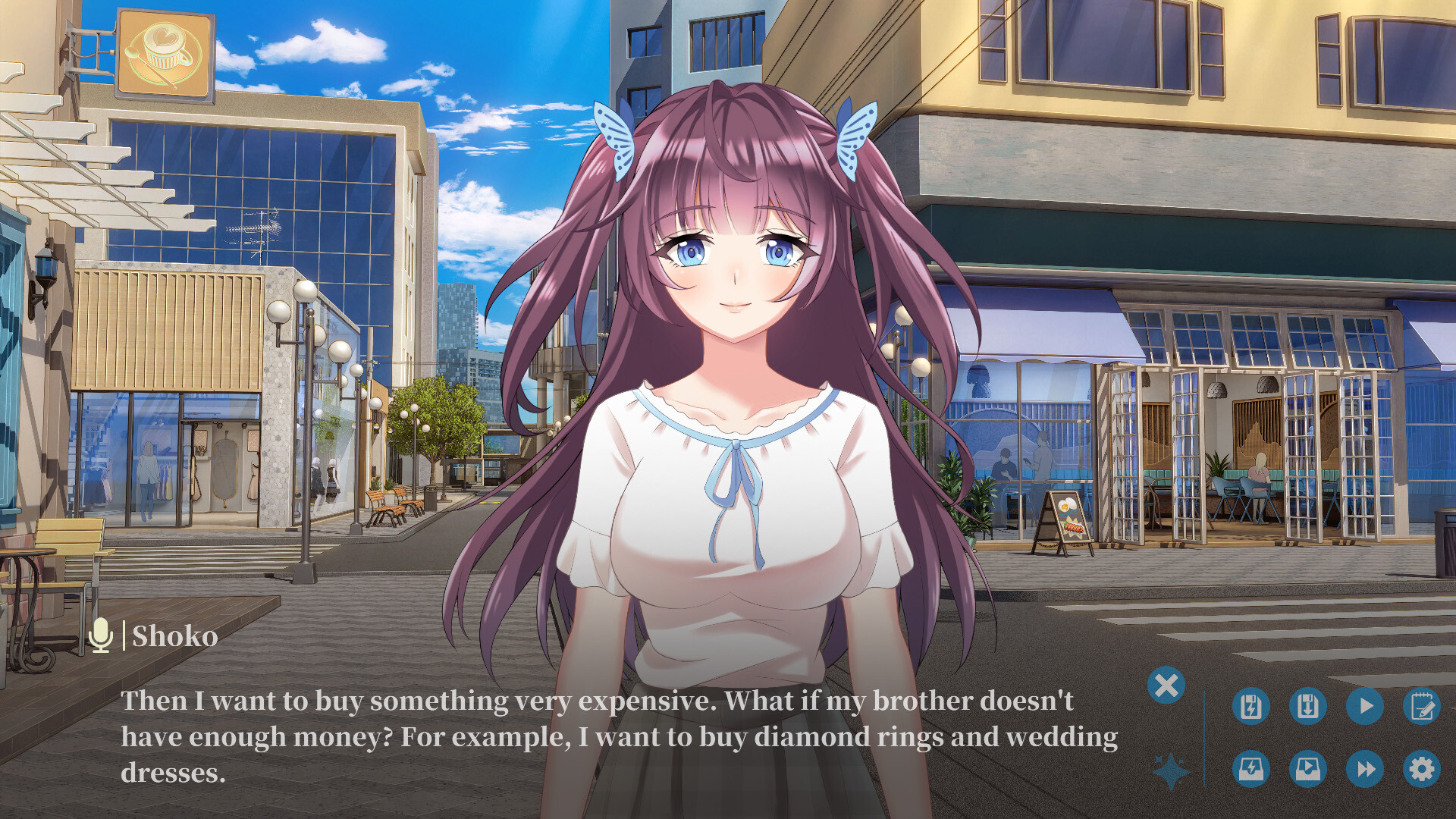The height and width of the screenshot is (819, 1456).
Task: Toggle skip mode with the fast-forward icon
Action: 1363,768
